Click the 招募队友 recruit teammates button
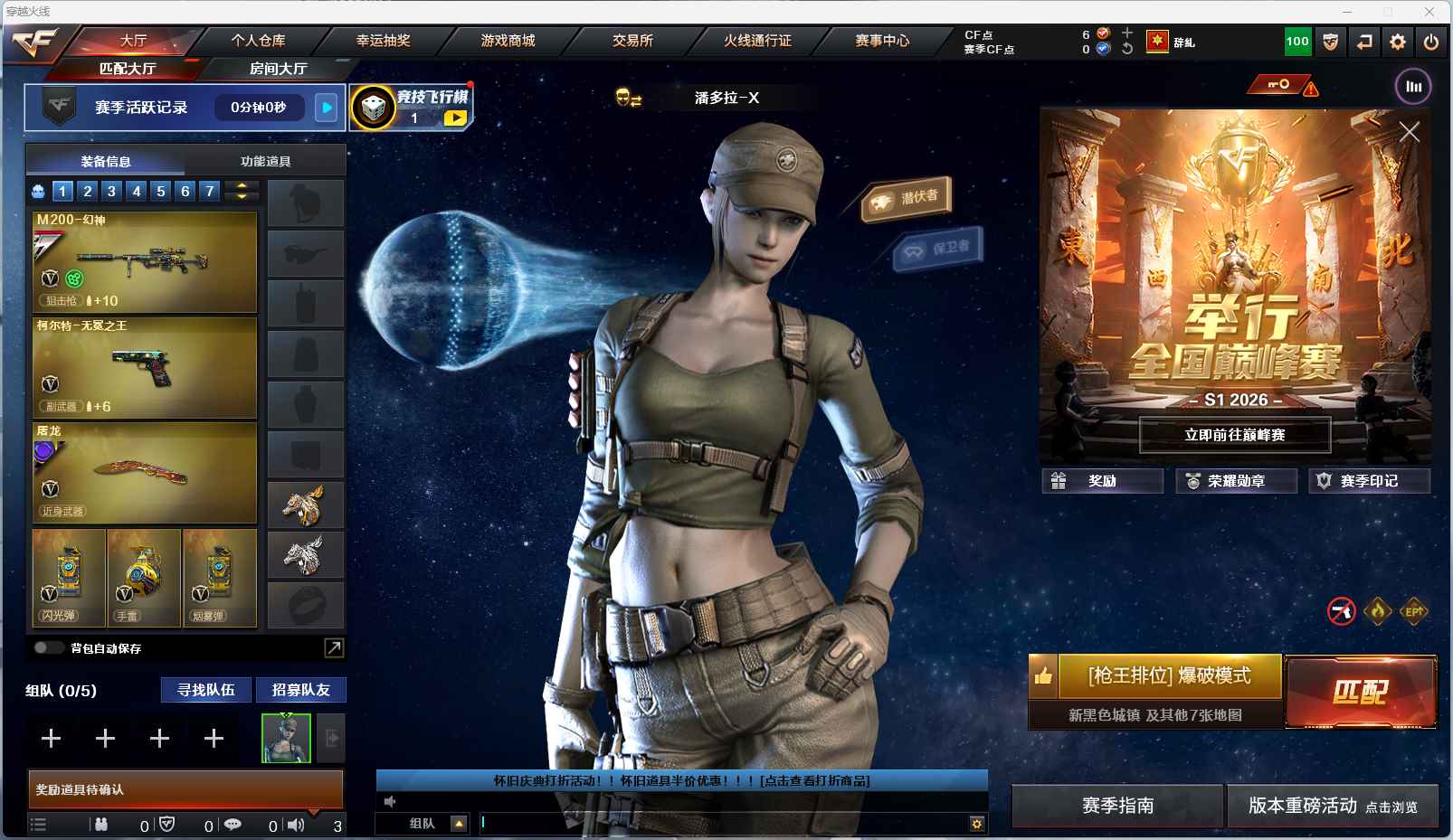The height and width of the screenshot is (840, 1453). pyautogui.click(x=300, y=690)
